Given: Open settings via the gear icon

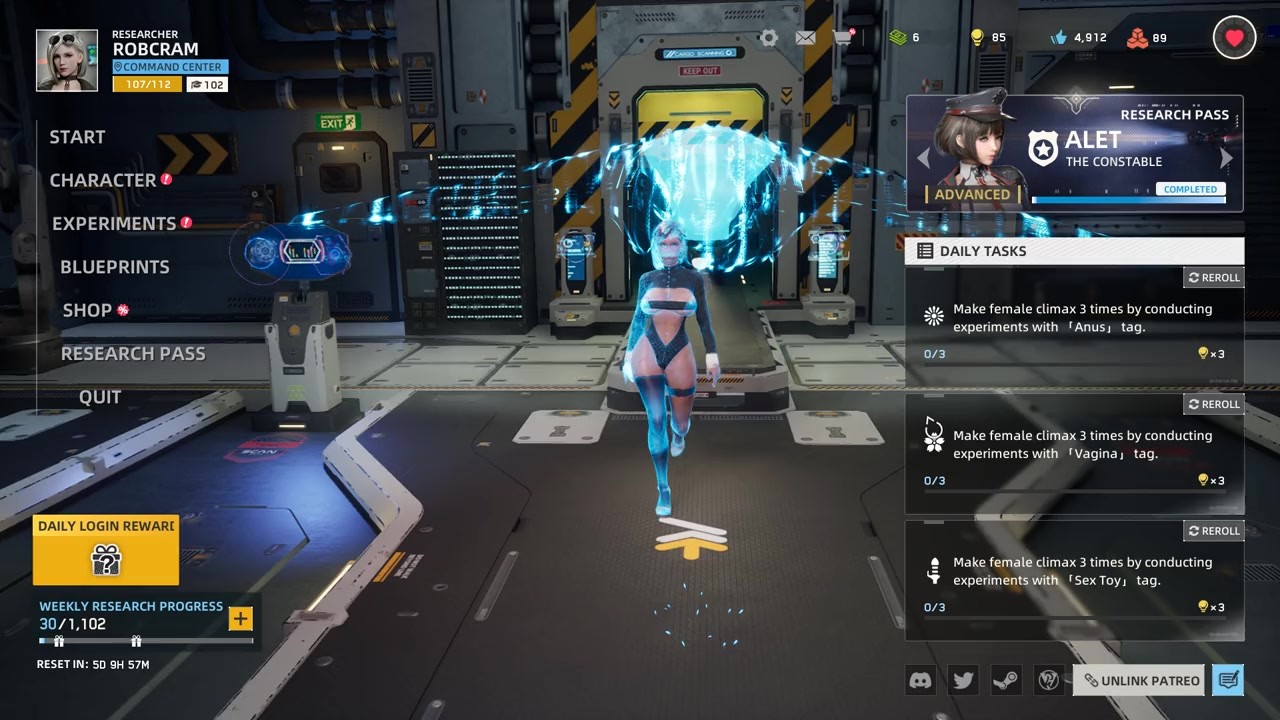Looking at the screenshot, I should click(x=768, y=38).
